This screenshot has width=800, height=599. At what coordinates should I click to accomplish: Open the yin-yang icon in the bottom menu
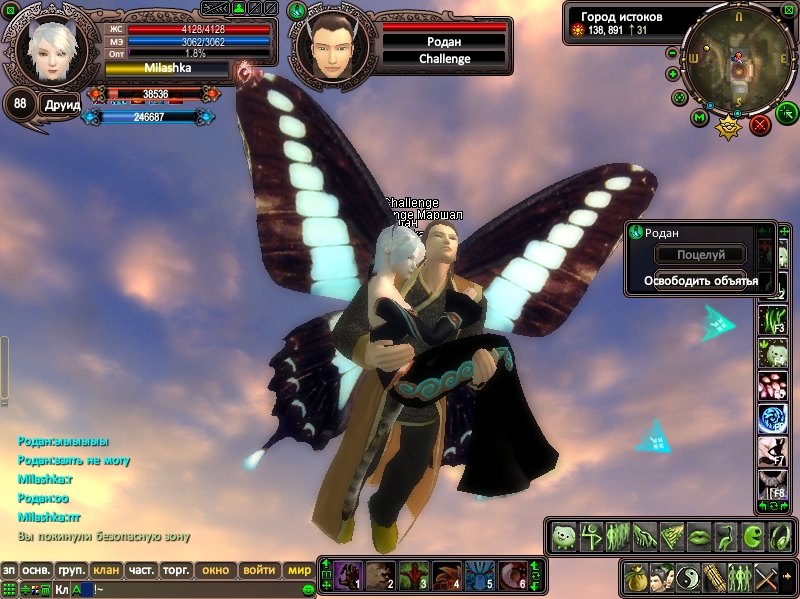point(689,578)
